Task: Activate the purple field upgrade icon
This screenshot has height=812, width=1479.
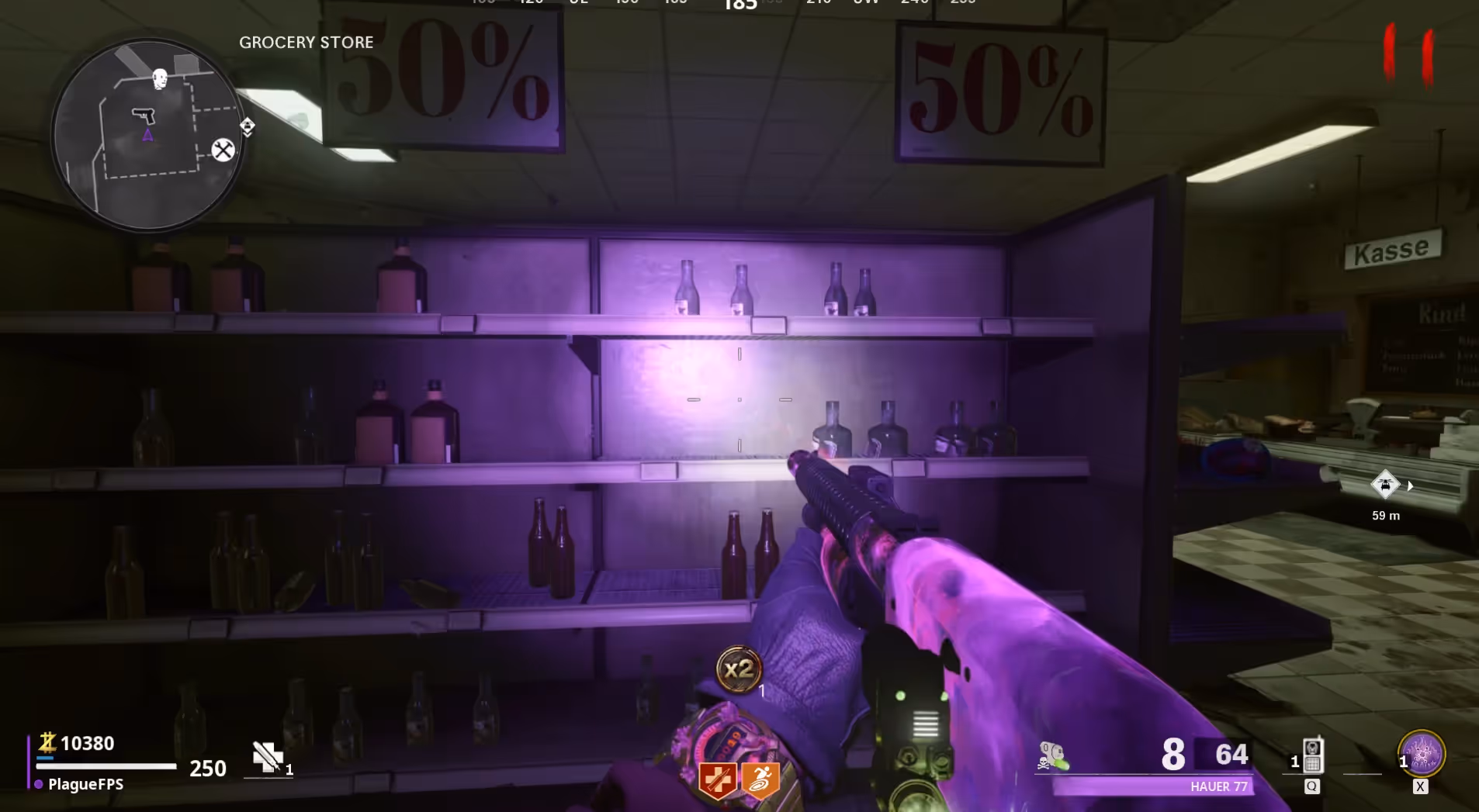Action: (x=1422, y=753)
